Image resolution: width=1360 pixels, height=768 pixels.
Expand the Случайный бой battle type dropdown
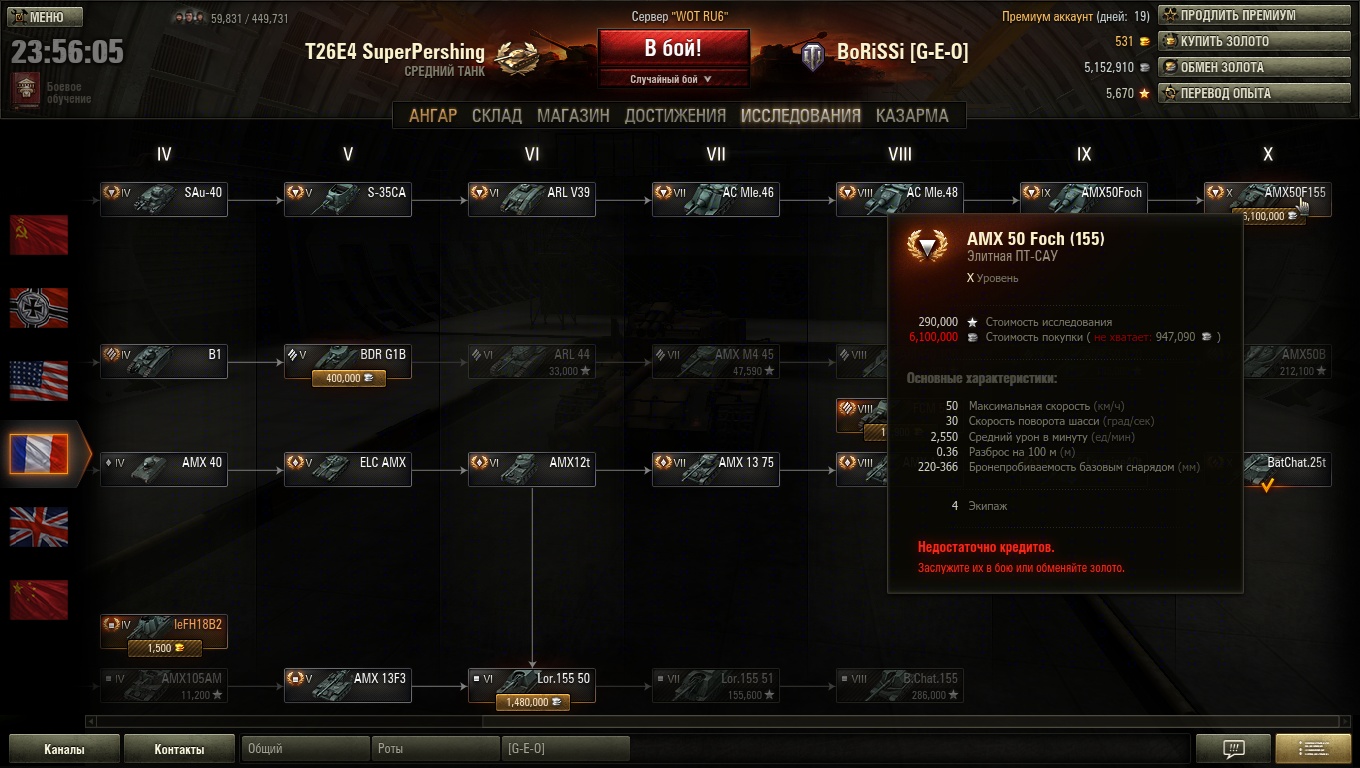point(673,79)
